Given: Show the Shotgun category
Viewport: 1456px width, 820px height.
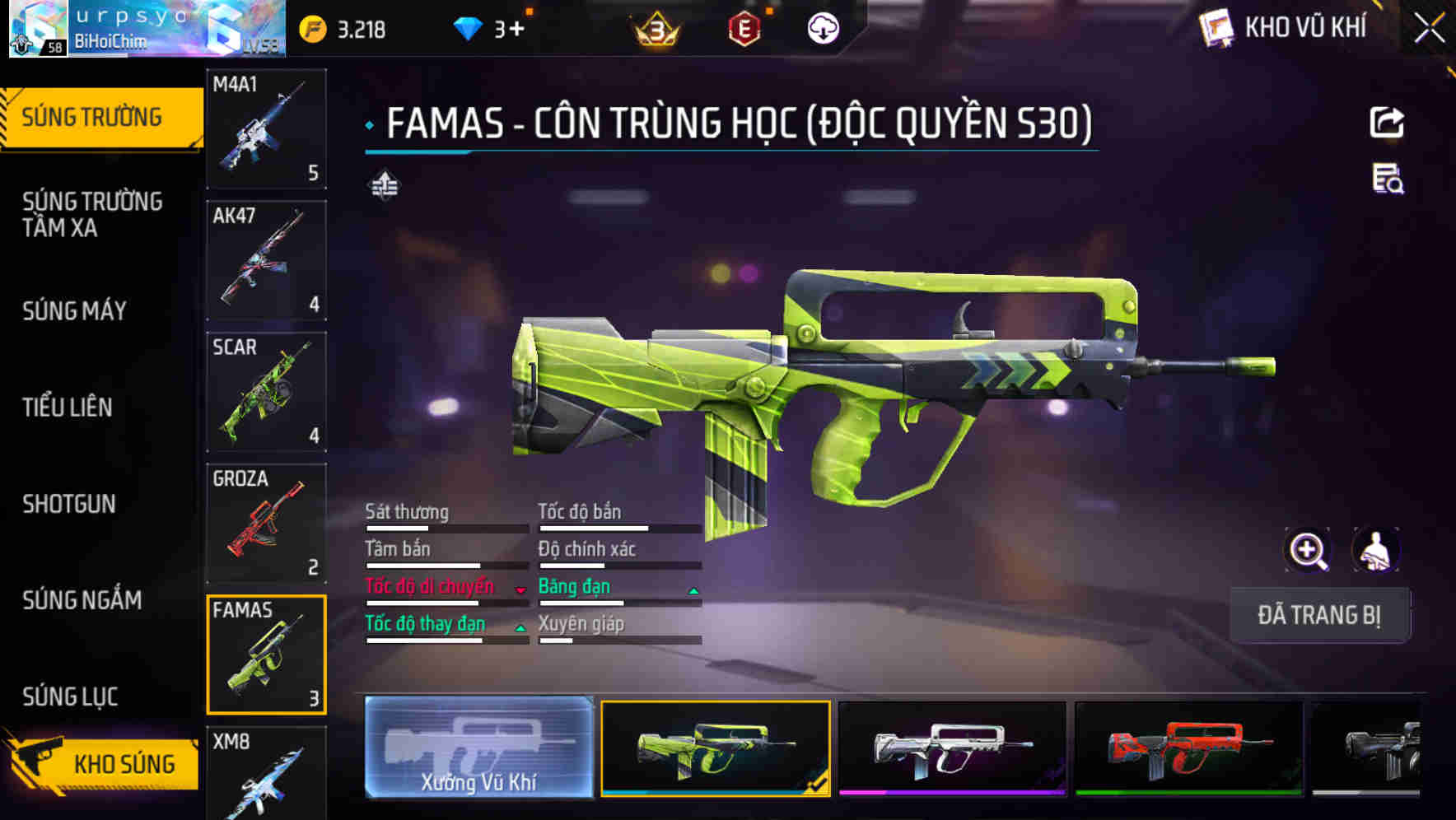Looking at the screenshot, I should pyautogui.click(x=69, y=504).
